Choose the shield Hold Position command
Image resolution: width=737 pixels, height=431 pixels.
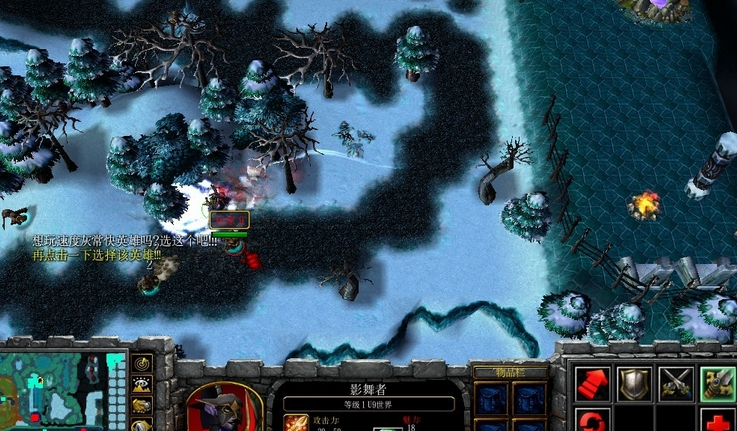coord(633,384)
